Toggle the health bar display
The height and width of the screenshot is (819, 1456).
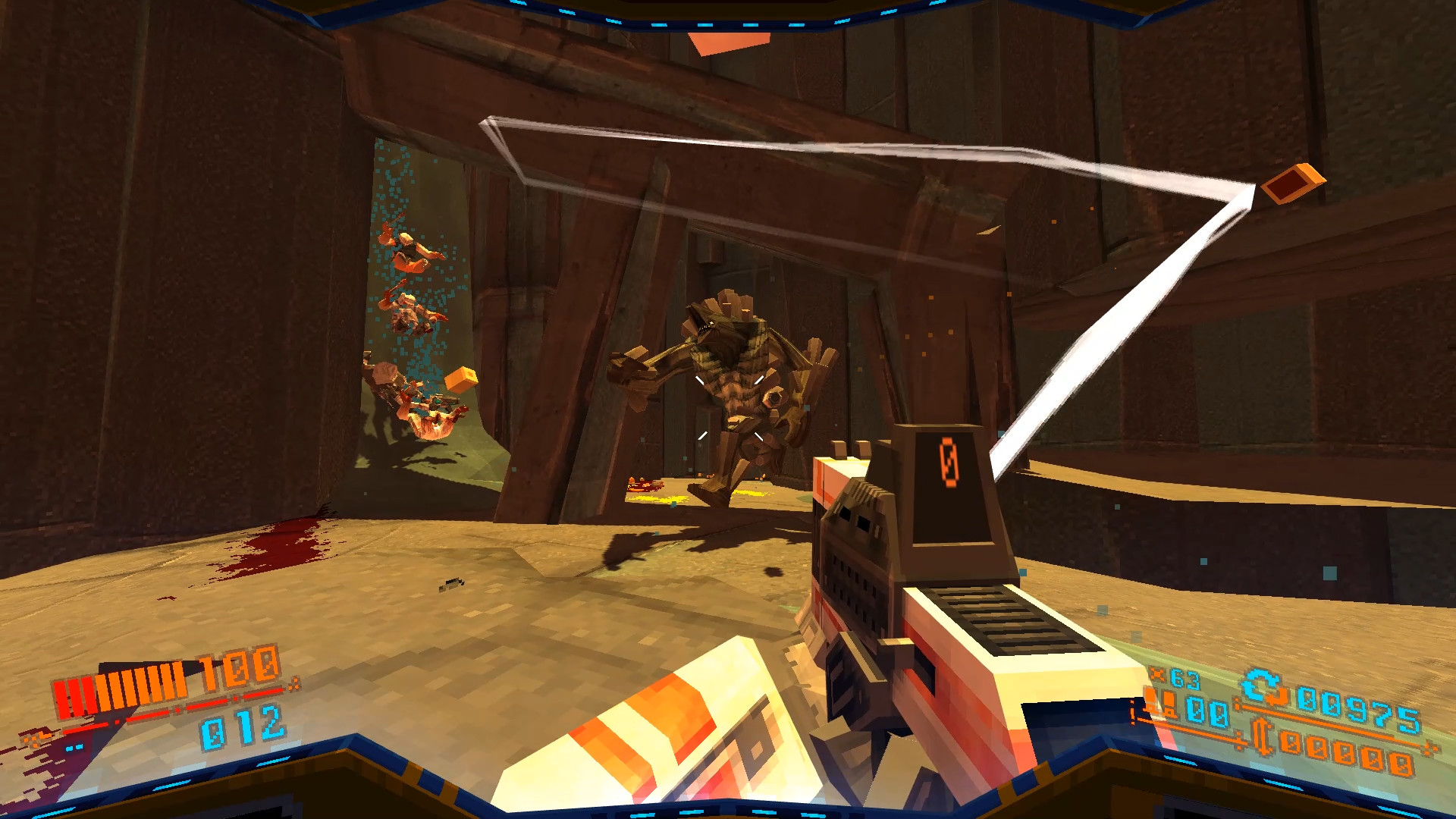click(121, 689)
